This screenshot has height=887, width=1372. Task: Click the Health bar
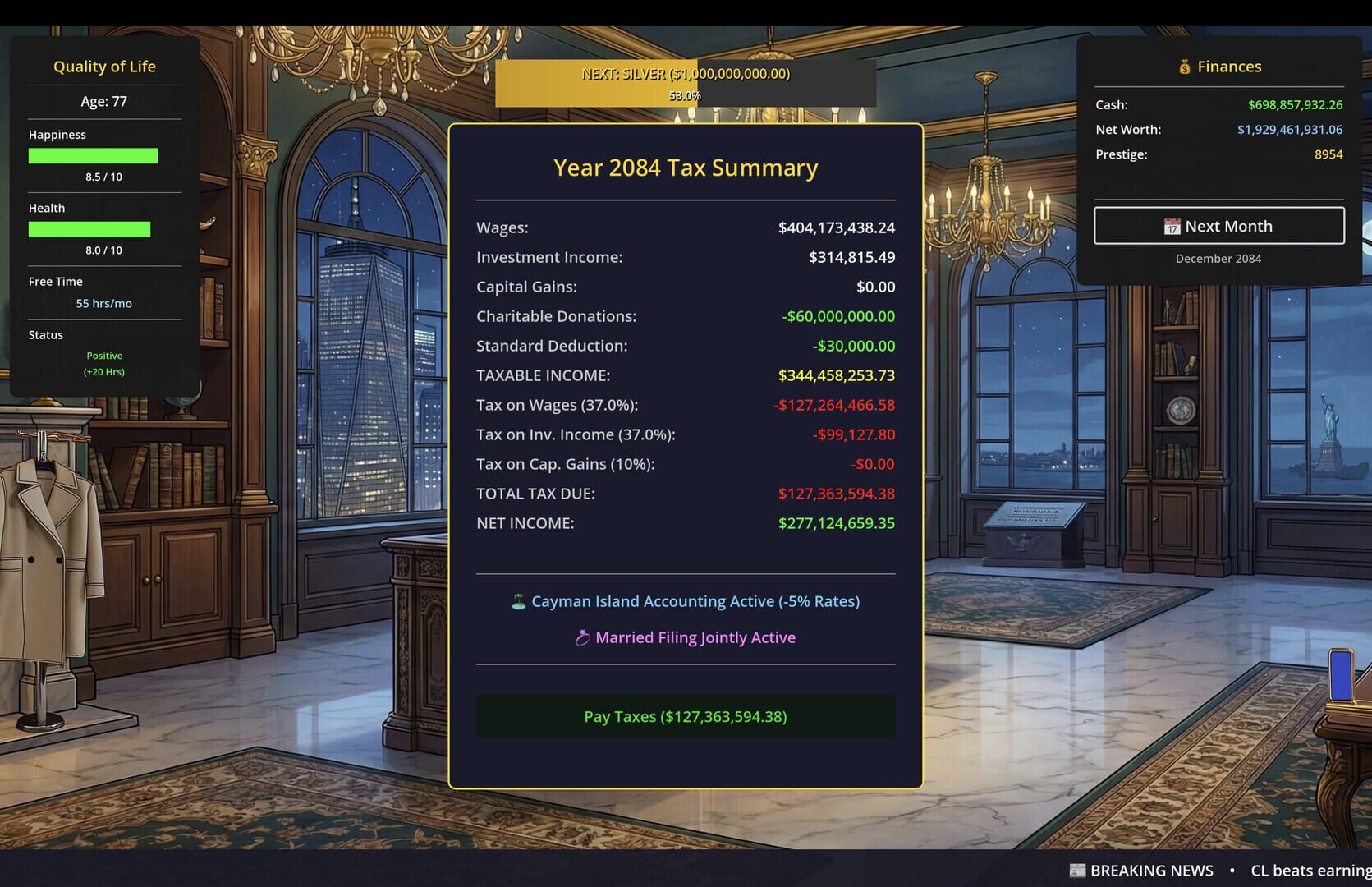pos(90,229)
